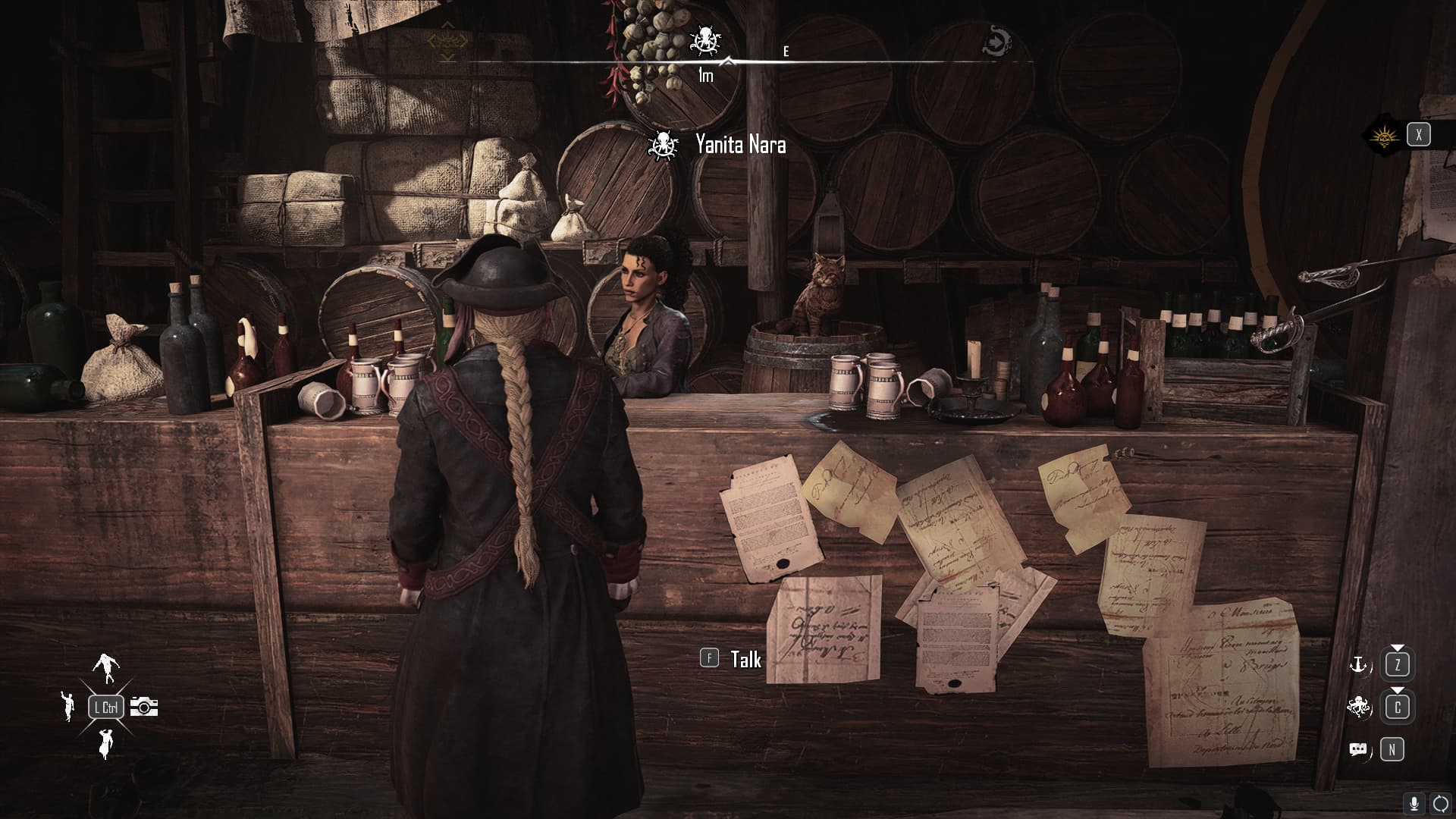
Task: Open the golden sun skull icon
Action: 1384,136
